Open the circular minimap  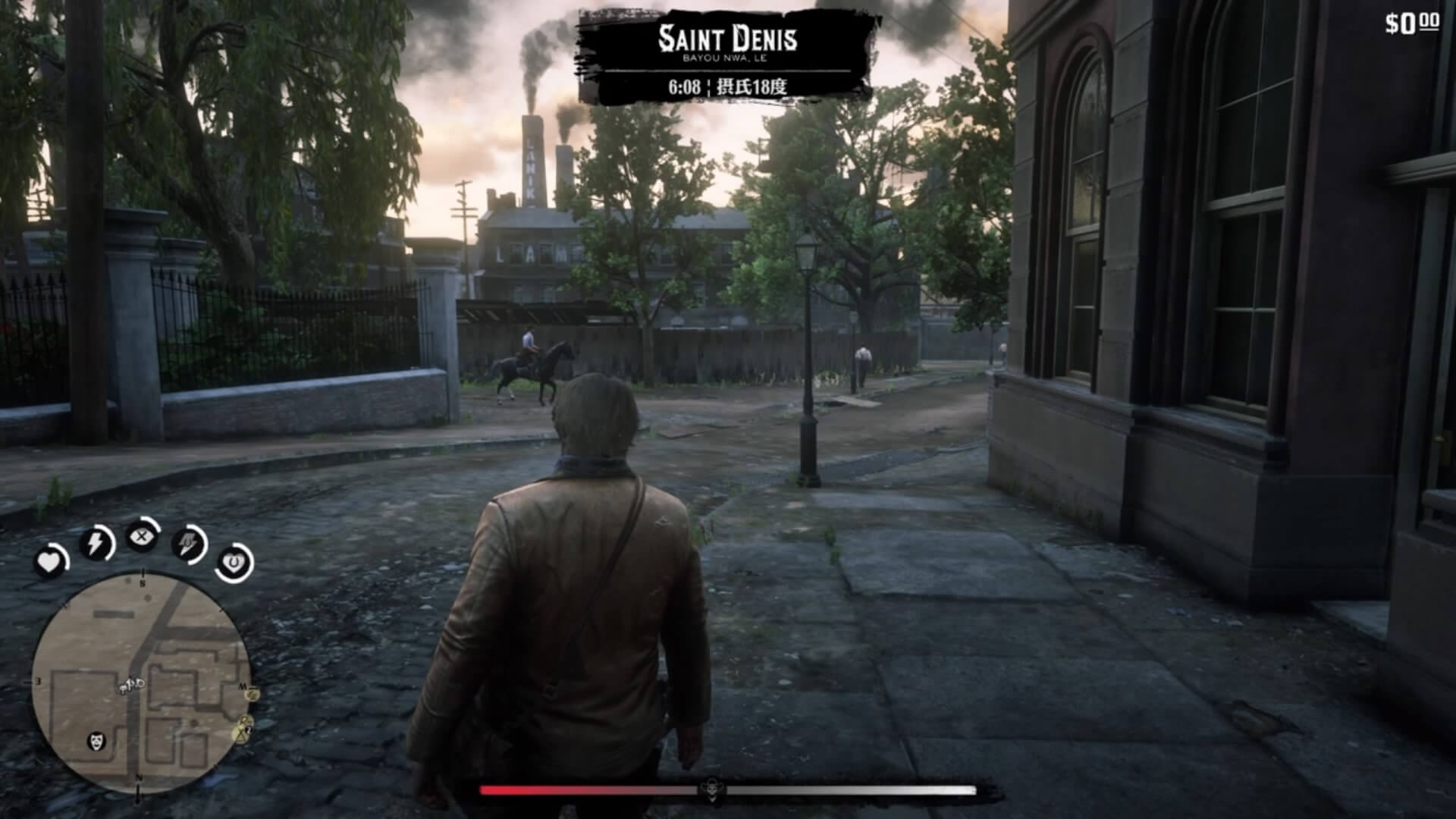(x=141, y=682)
